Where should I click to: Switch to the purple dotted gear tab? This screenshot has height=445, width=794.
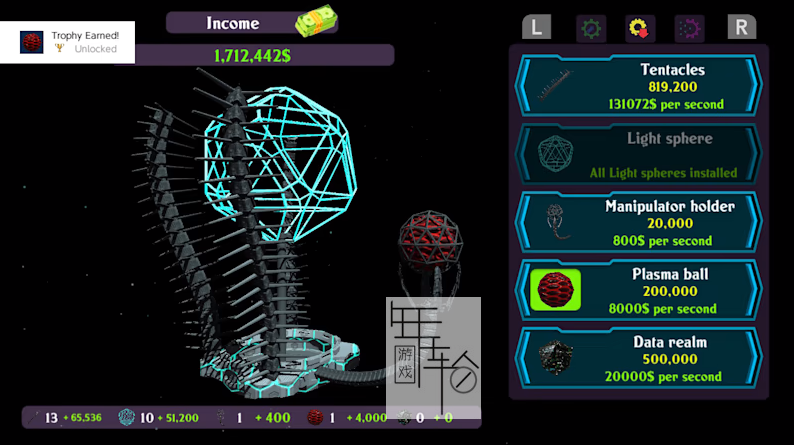click(x=690, y=27)
